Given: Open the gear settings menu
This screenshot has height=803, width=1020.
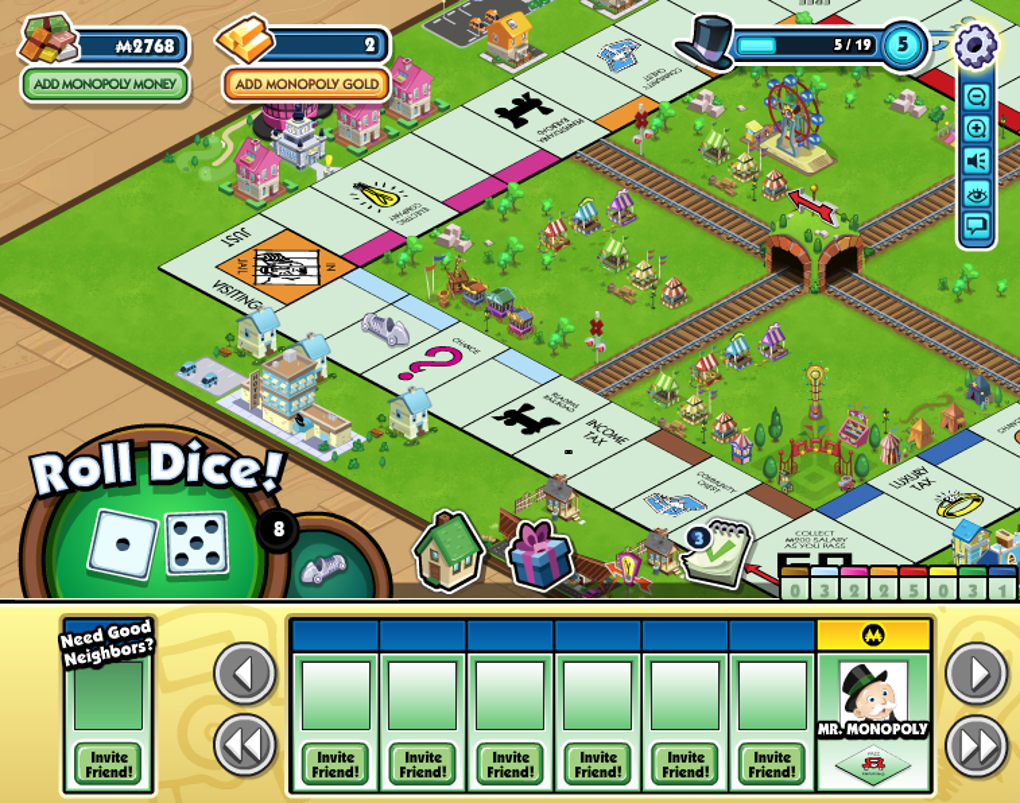Looking at the screenshot, I should [x=975, y=45].
